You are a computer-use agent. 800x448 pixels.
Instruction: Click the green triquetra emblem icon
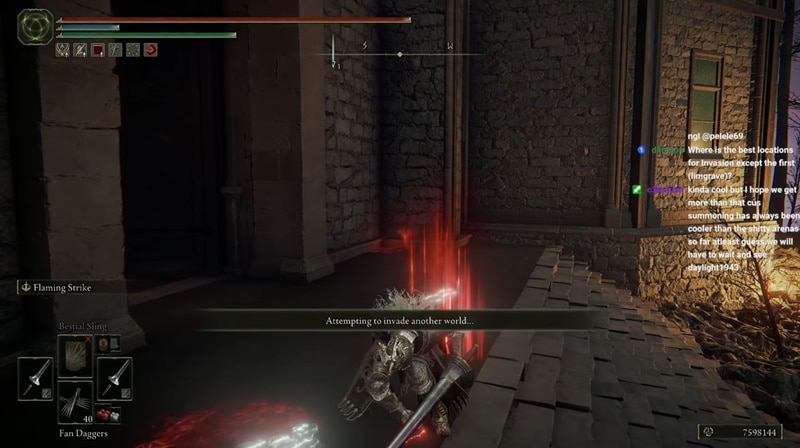[35, 26]
